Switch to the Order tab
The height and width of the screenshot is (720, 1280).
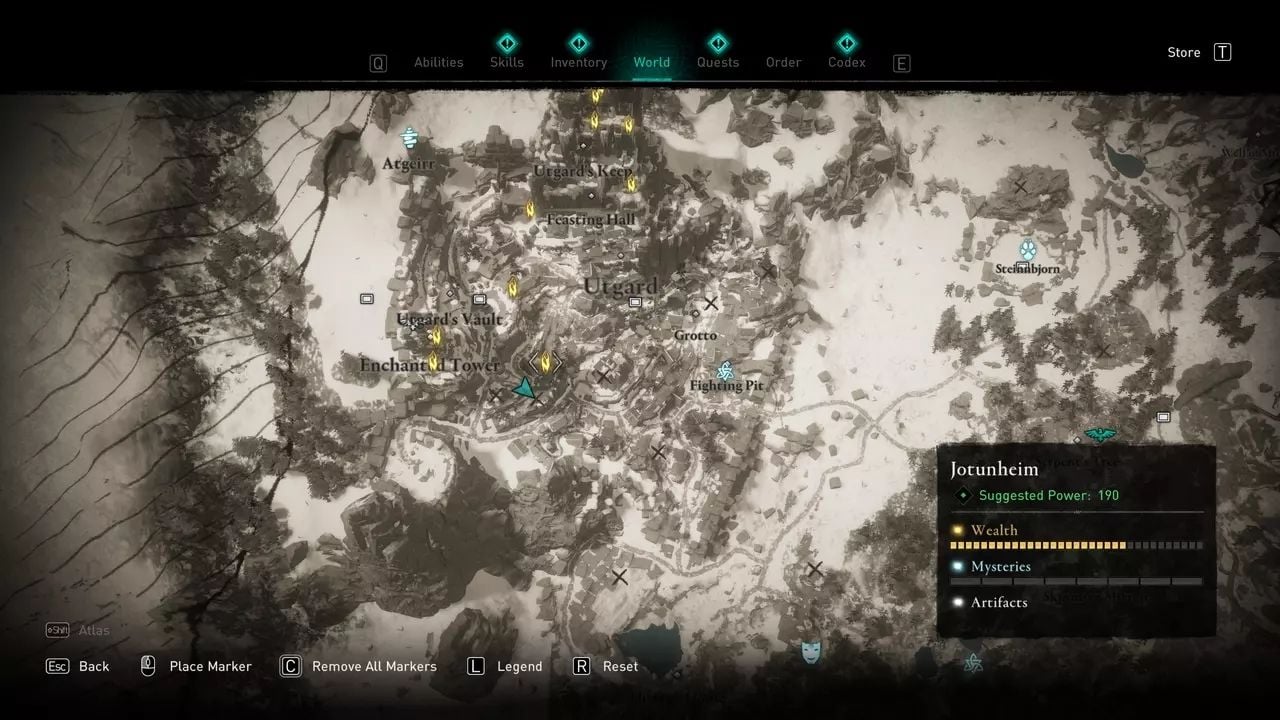[783, 62]
